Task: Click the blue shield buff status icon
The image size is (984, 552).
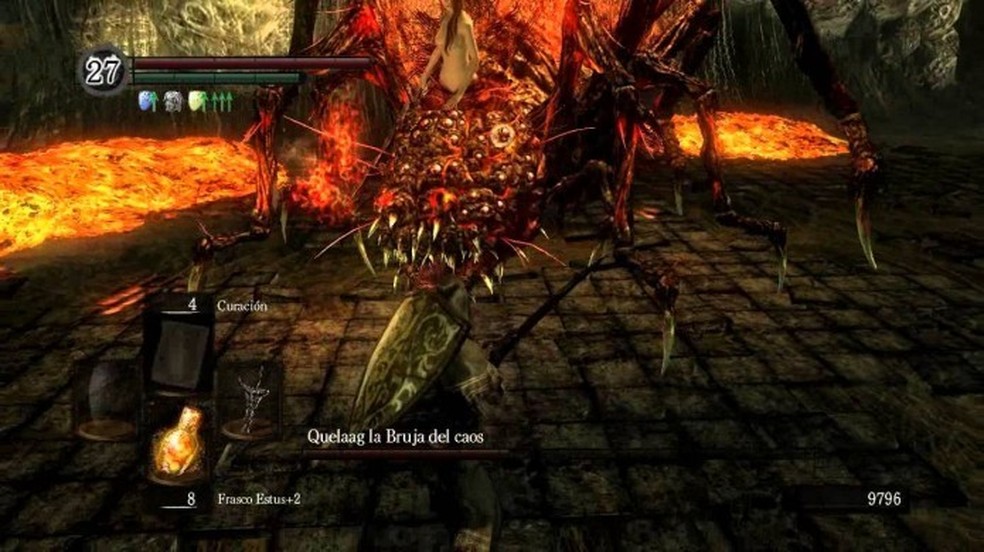Action: click(146, 101)
